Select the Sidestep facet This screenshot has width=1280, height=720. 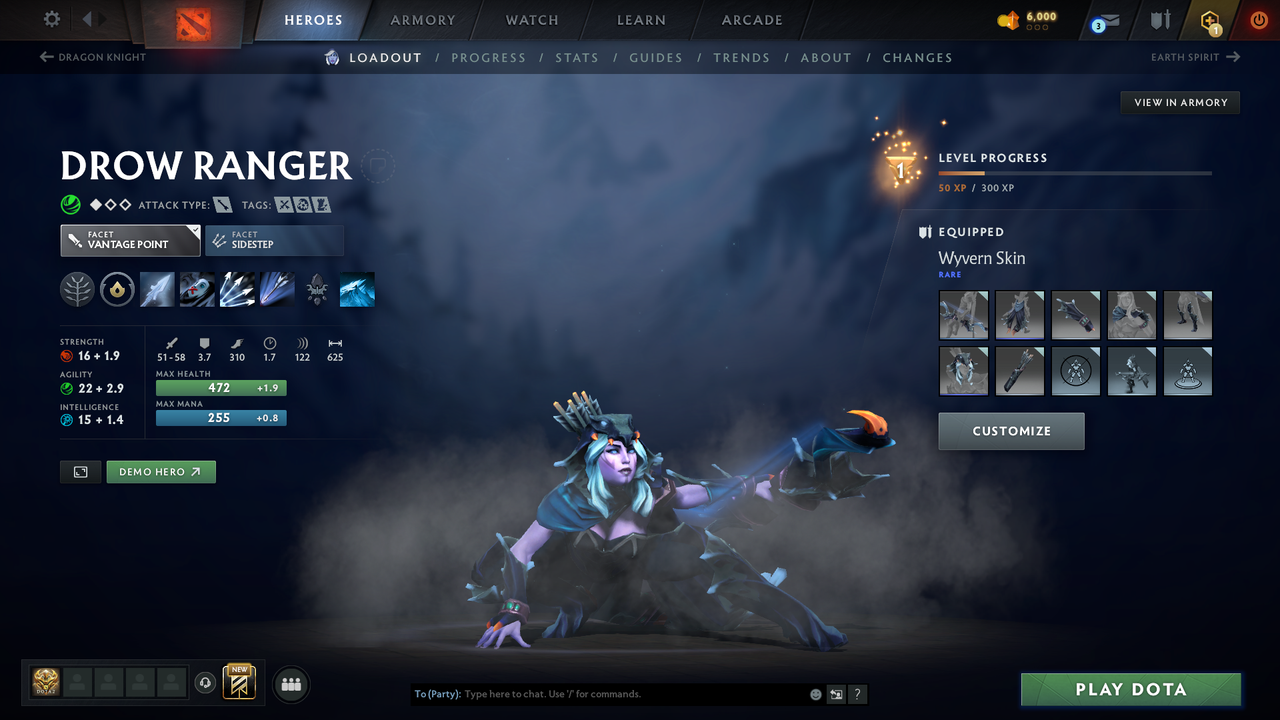274,240
